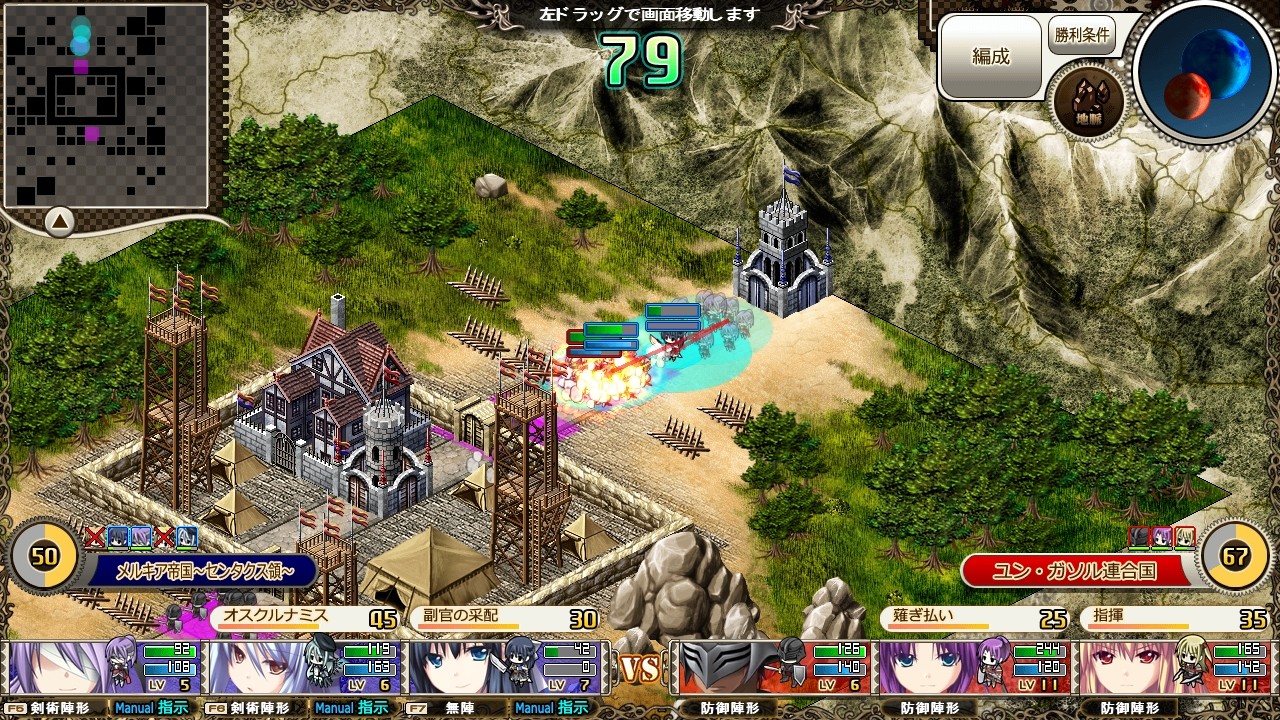The width and height of the screenshot is (1280, 720).
Task: Collapse the minimap with the arrow button
Action: tap(59, 220)
